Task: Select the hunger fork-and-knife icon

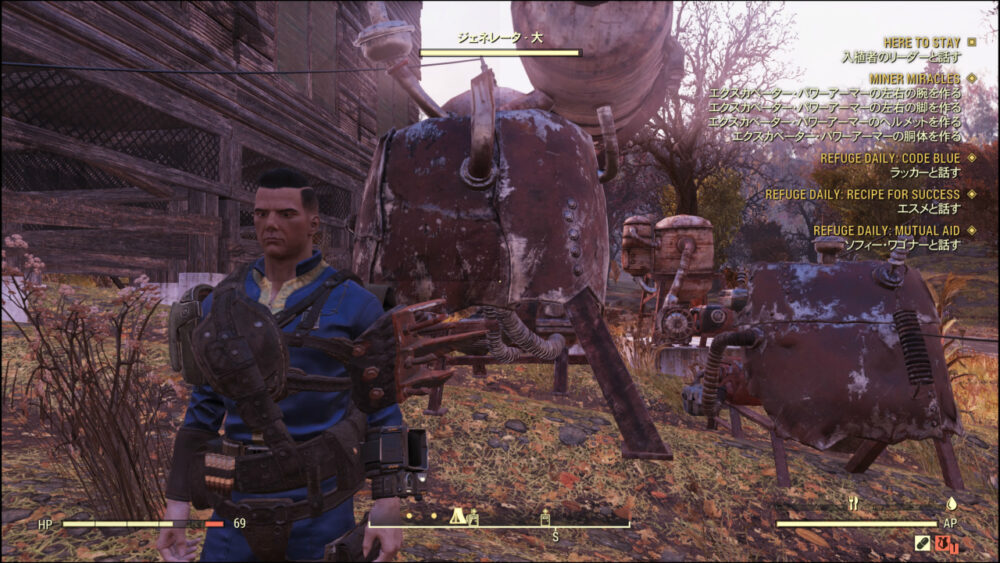Action: [x=853, y=504]
